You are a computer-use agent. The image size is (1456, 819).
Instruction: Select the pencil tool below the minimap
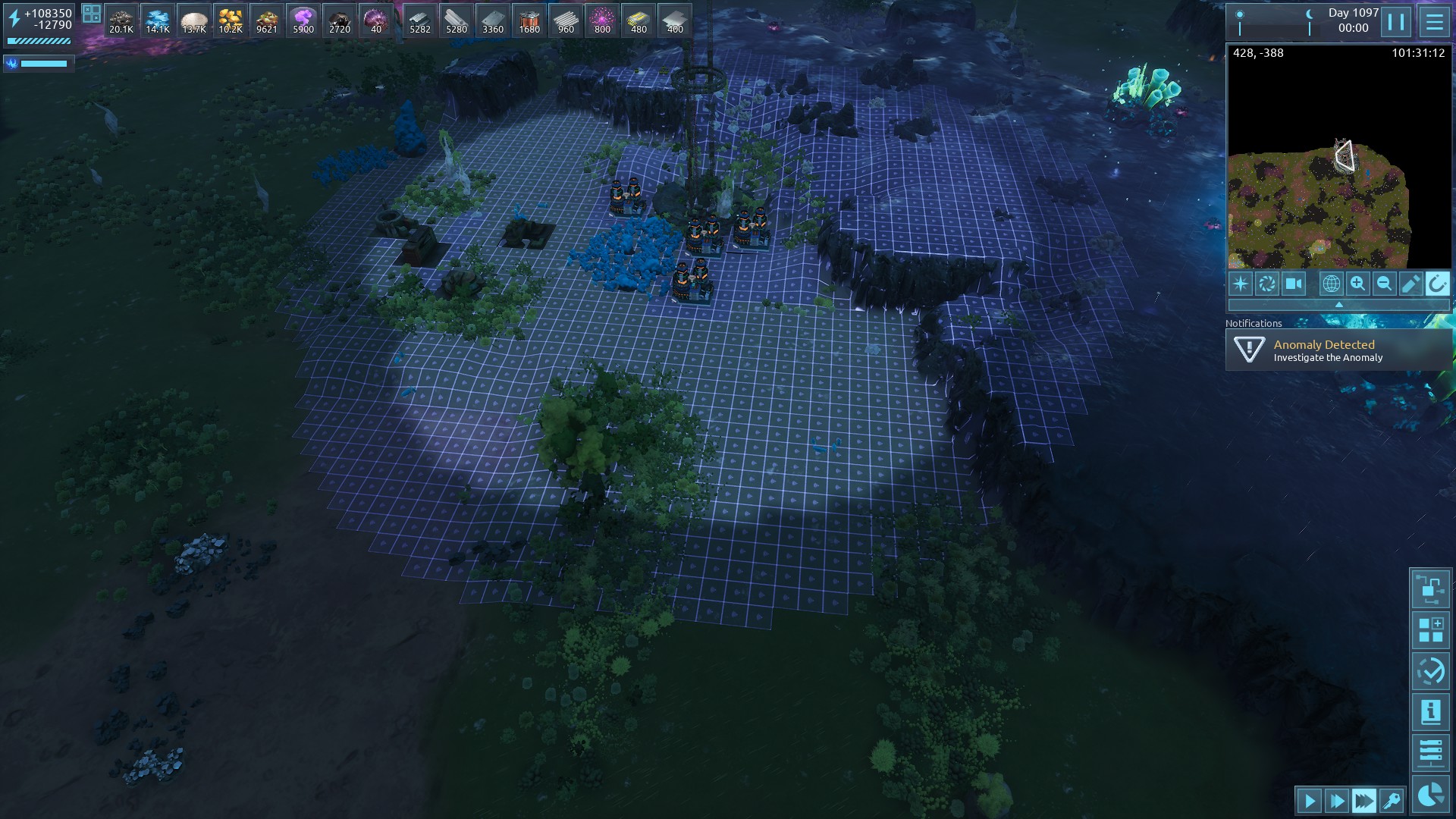(1410, 284)
